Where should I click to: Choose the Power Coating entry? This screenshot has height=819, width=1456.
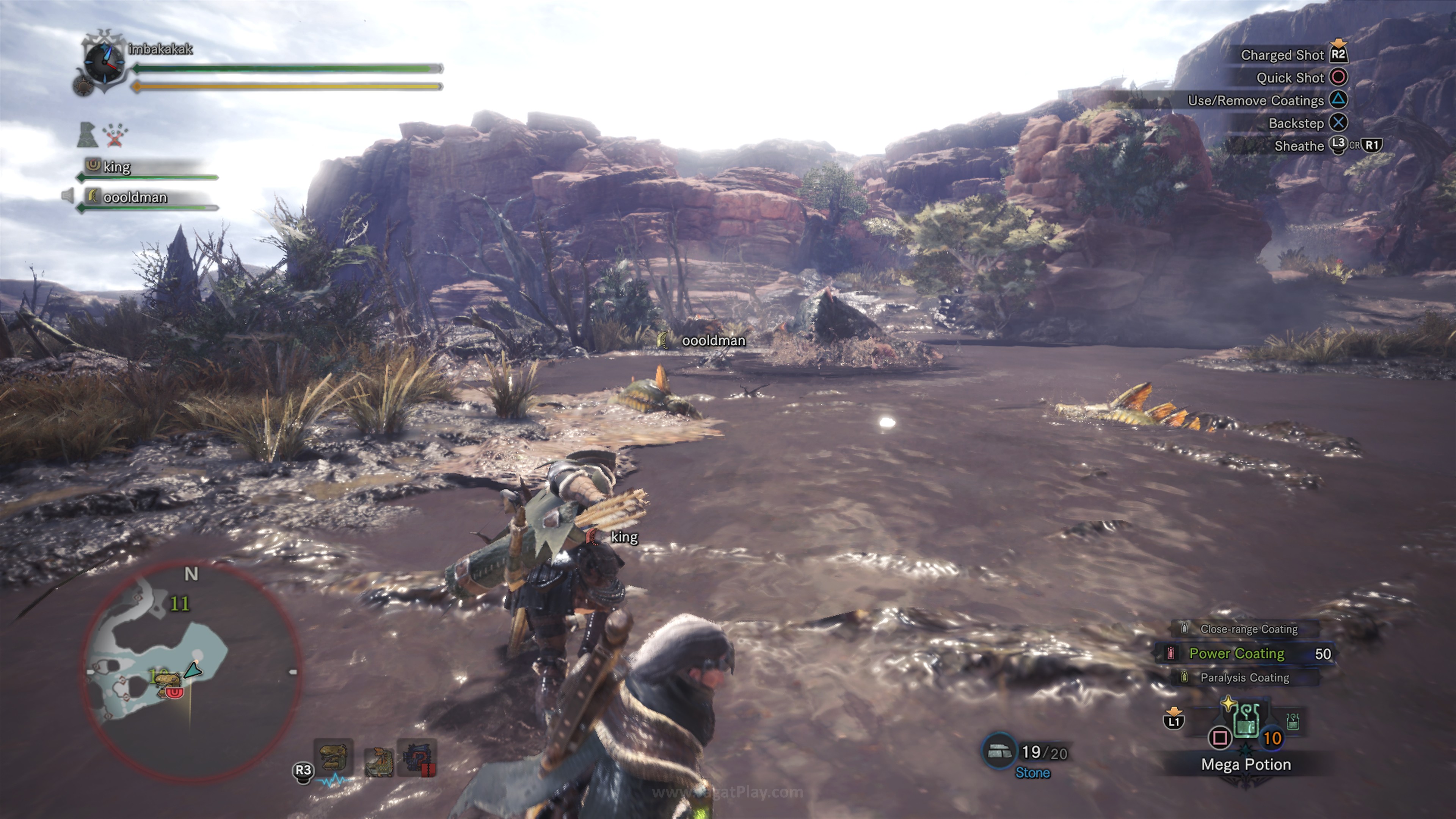coord(1237,653)
